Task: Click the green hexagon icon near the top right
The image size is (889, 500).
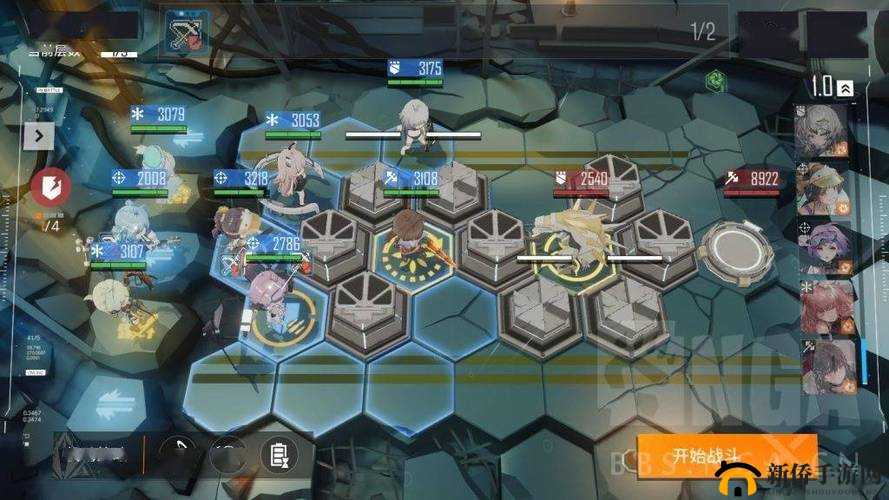Action: click(x=714, y=80)
